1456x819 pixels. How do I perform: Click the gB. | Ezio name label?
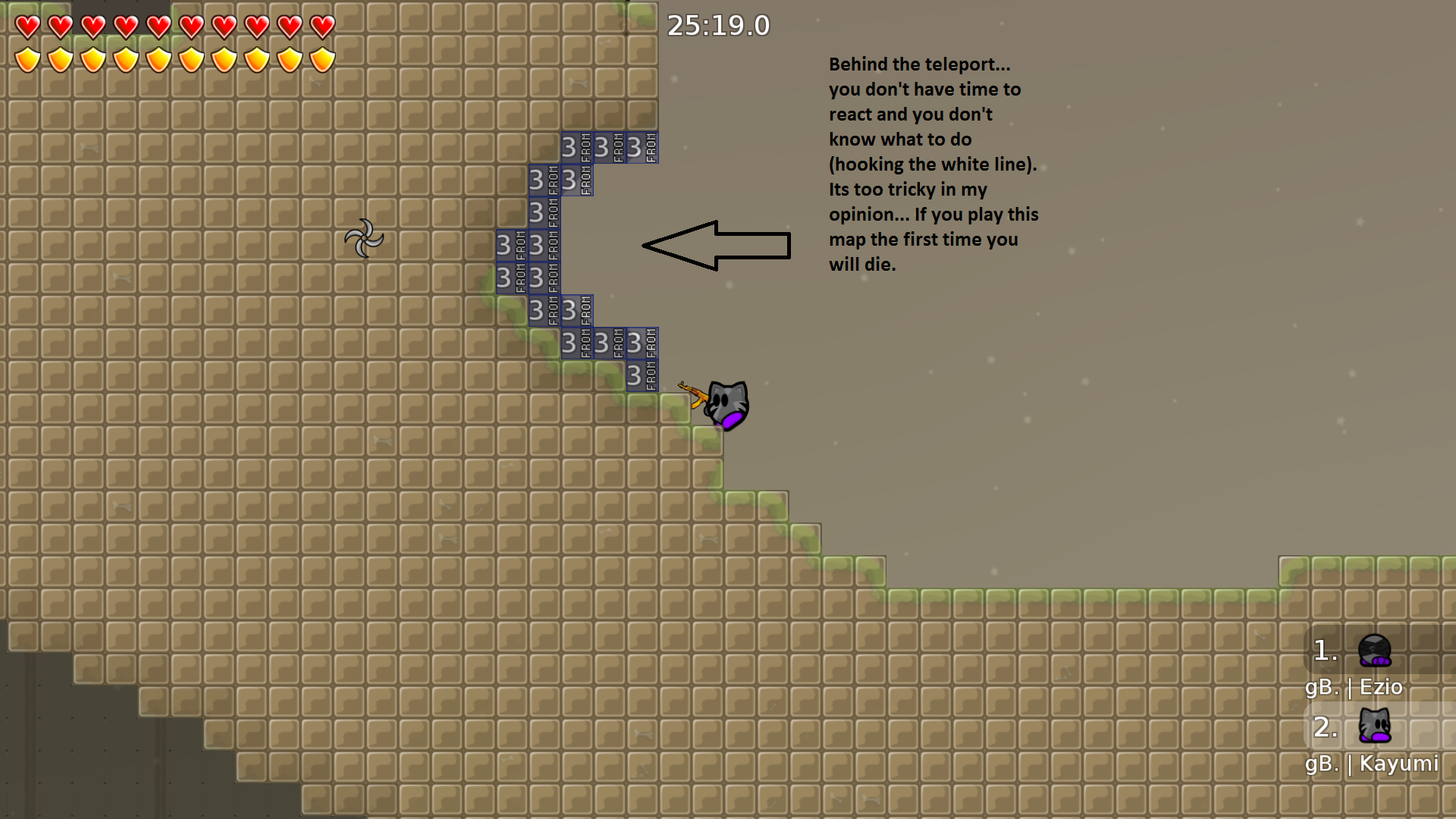1354,688
